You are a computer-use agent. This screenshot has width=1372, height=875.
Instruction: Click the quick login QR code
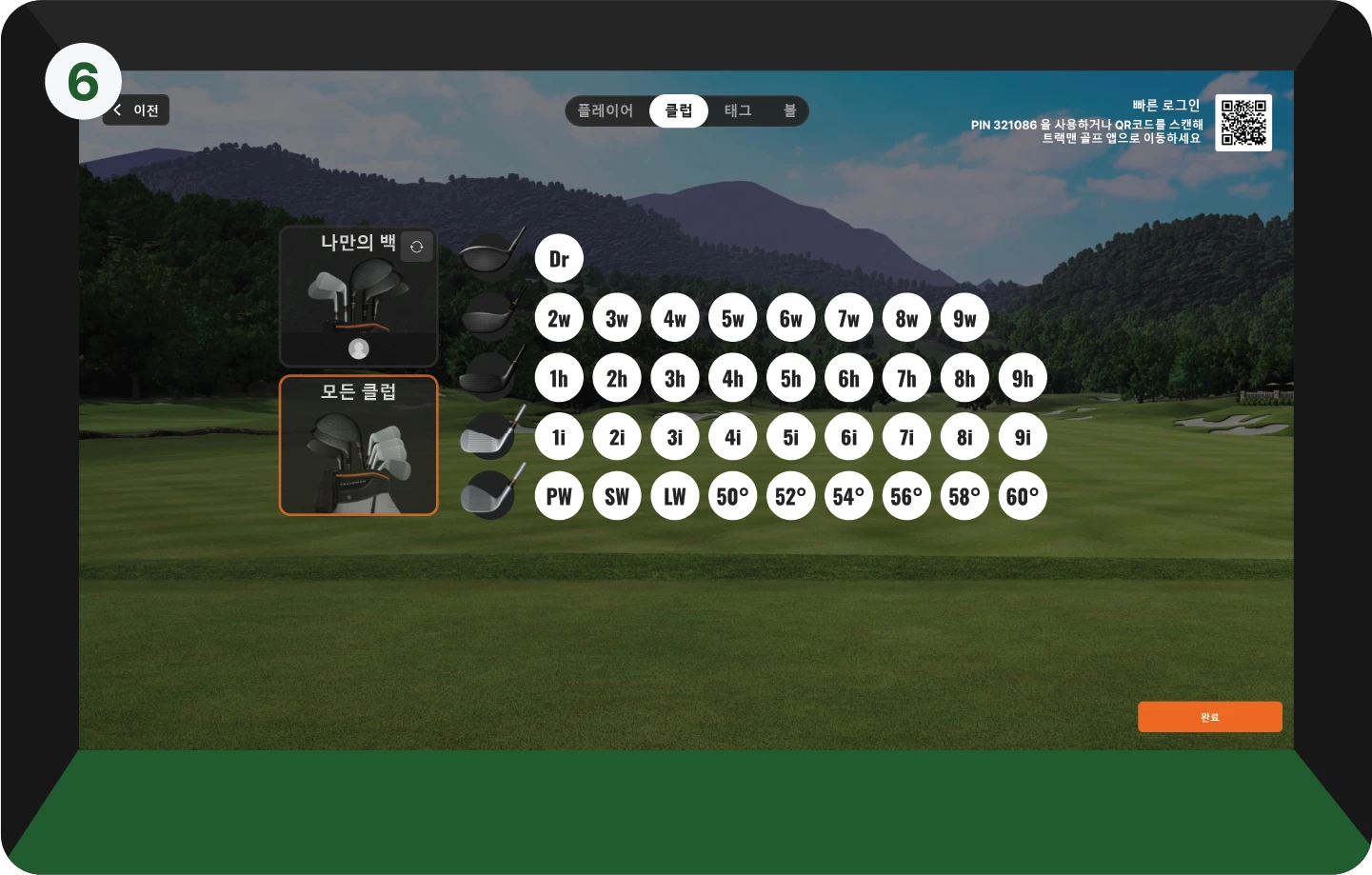(1243, 123)
